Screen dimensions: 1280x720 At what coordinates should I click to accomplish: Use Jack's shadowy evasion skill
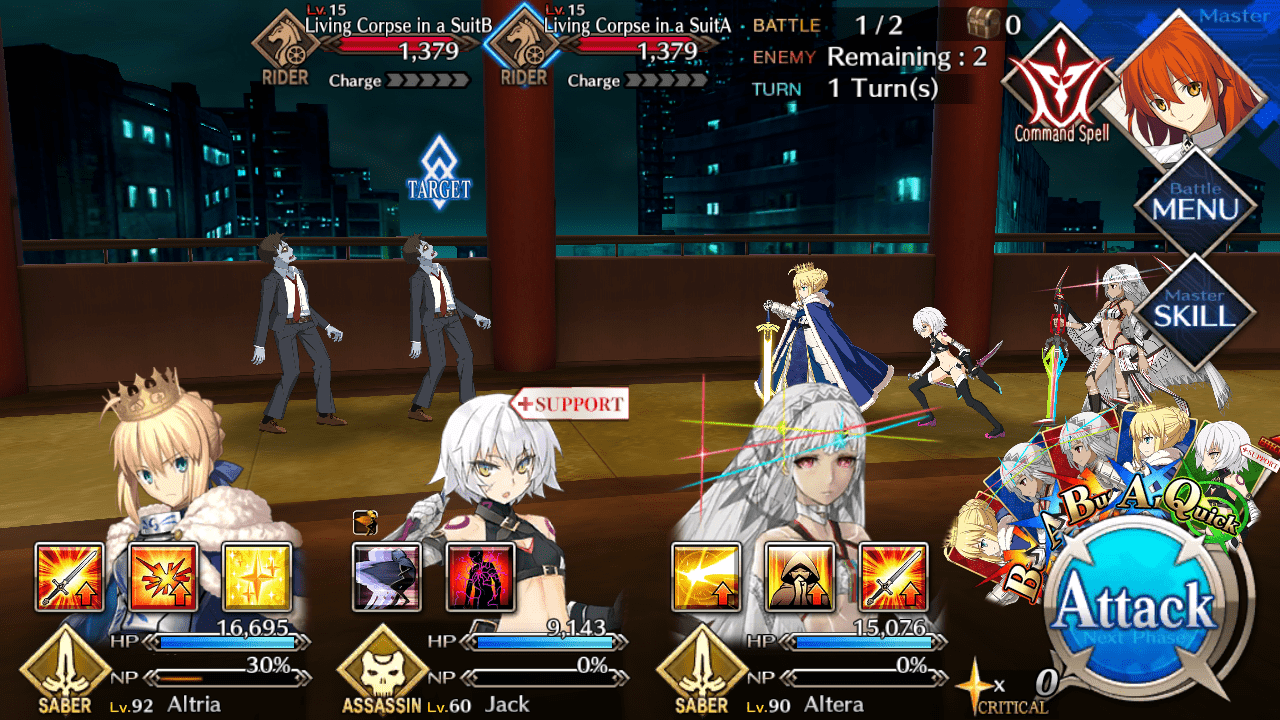(387, 577)
